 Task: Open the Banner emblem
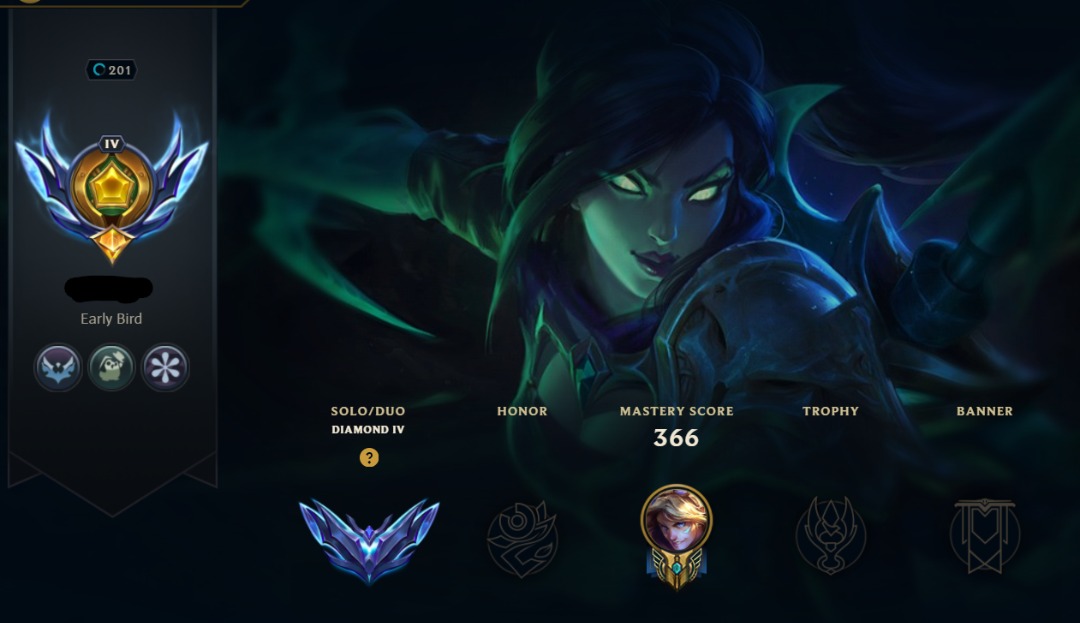tap(984, 537)
